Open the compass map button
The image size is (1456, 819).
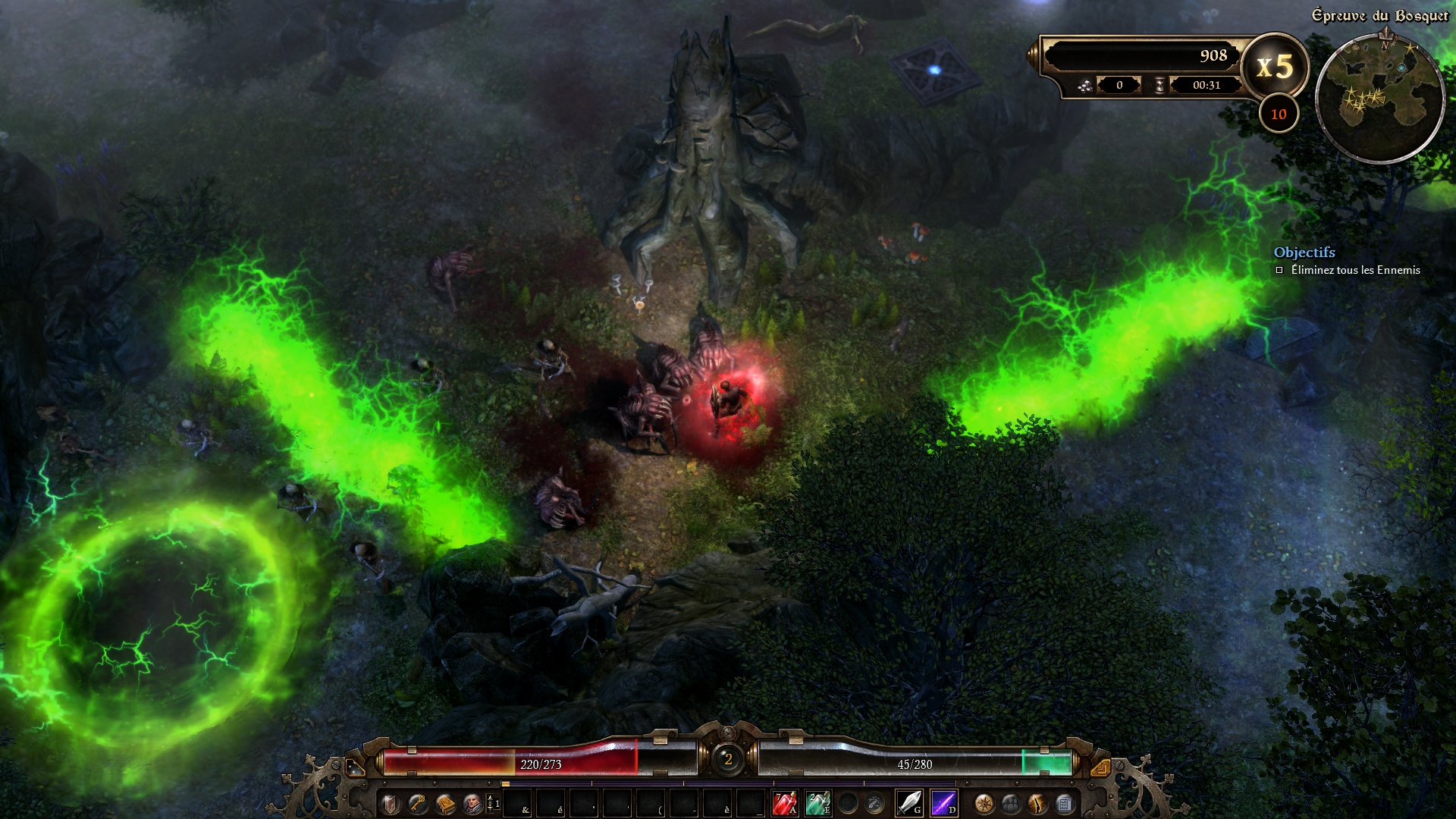point(984,803)
